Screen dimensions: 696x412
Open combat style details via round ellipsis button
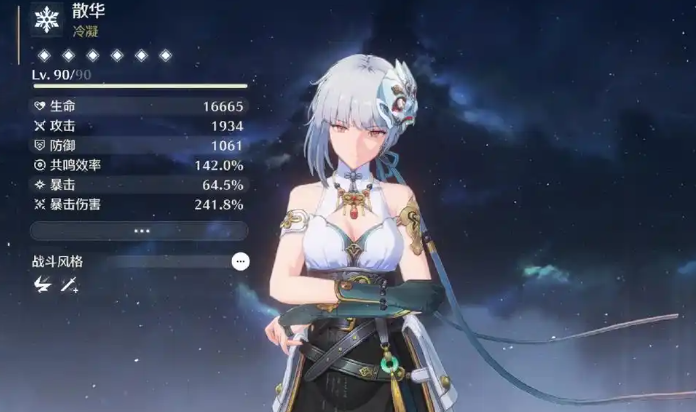[x=240, y=261]
